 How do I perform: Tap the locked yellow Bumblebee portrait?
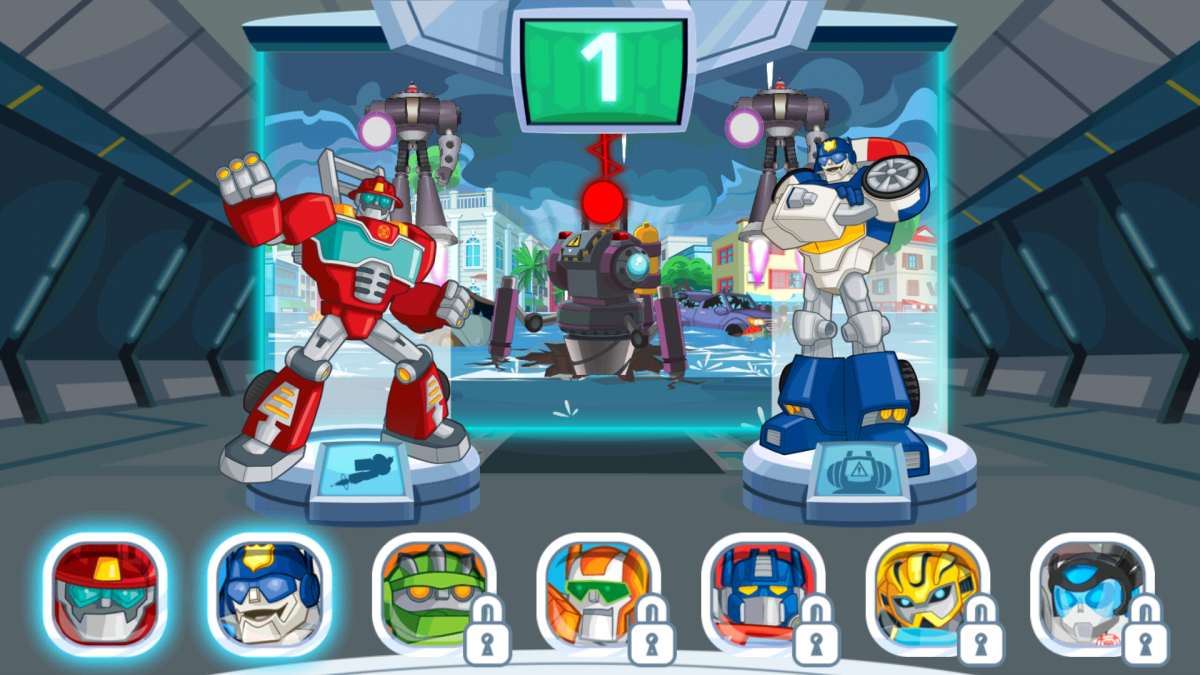[927, 594]
